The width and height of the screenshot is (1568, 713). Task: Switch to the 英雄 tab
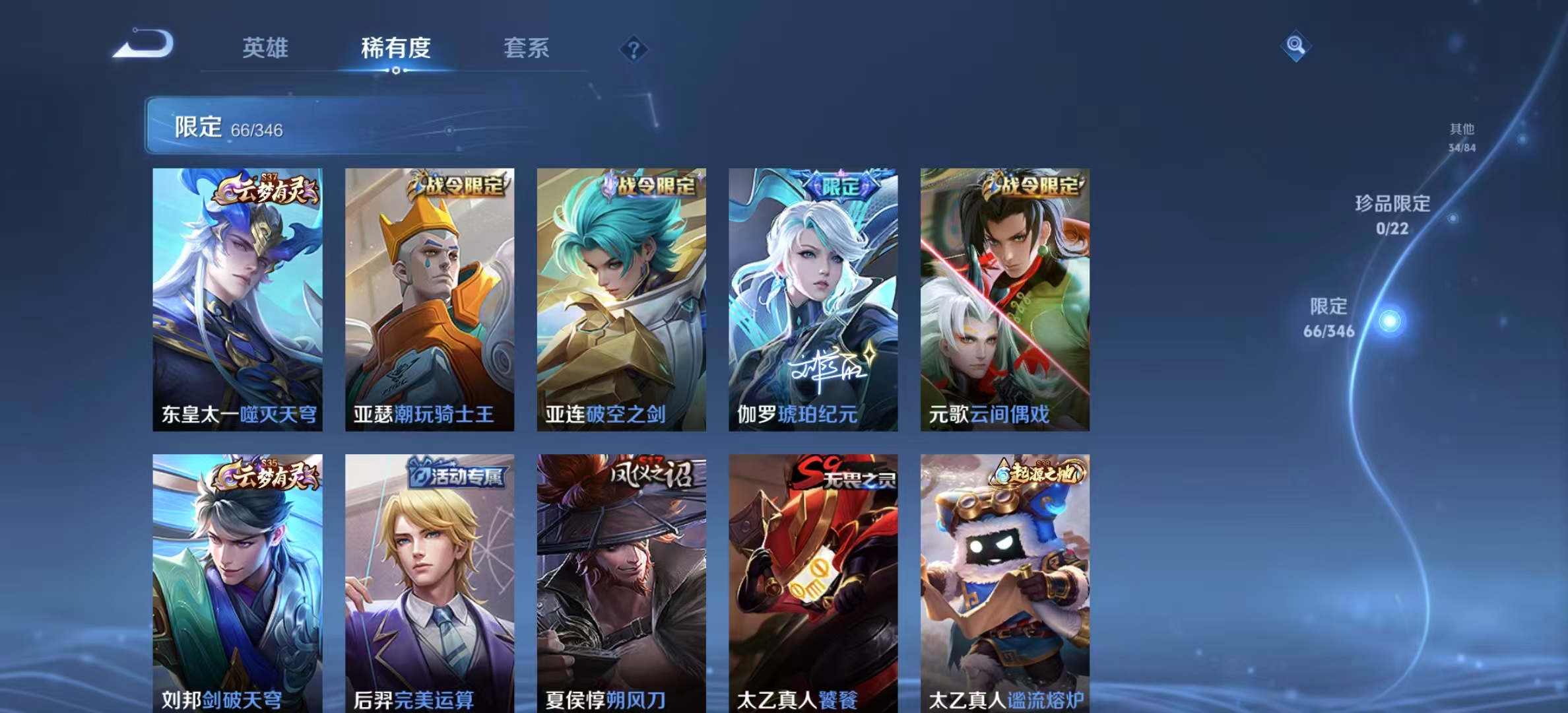coord(265,48)
